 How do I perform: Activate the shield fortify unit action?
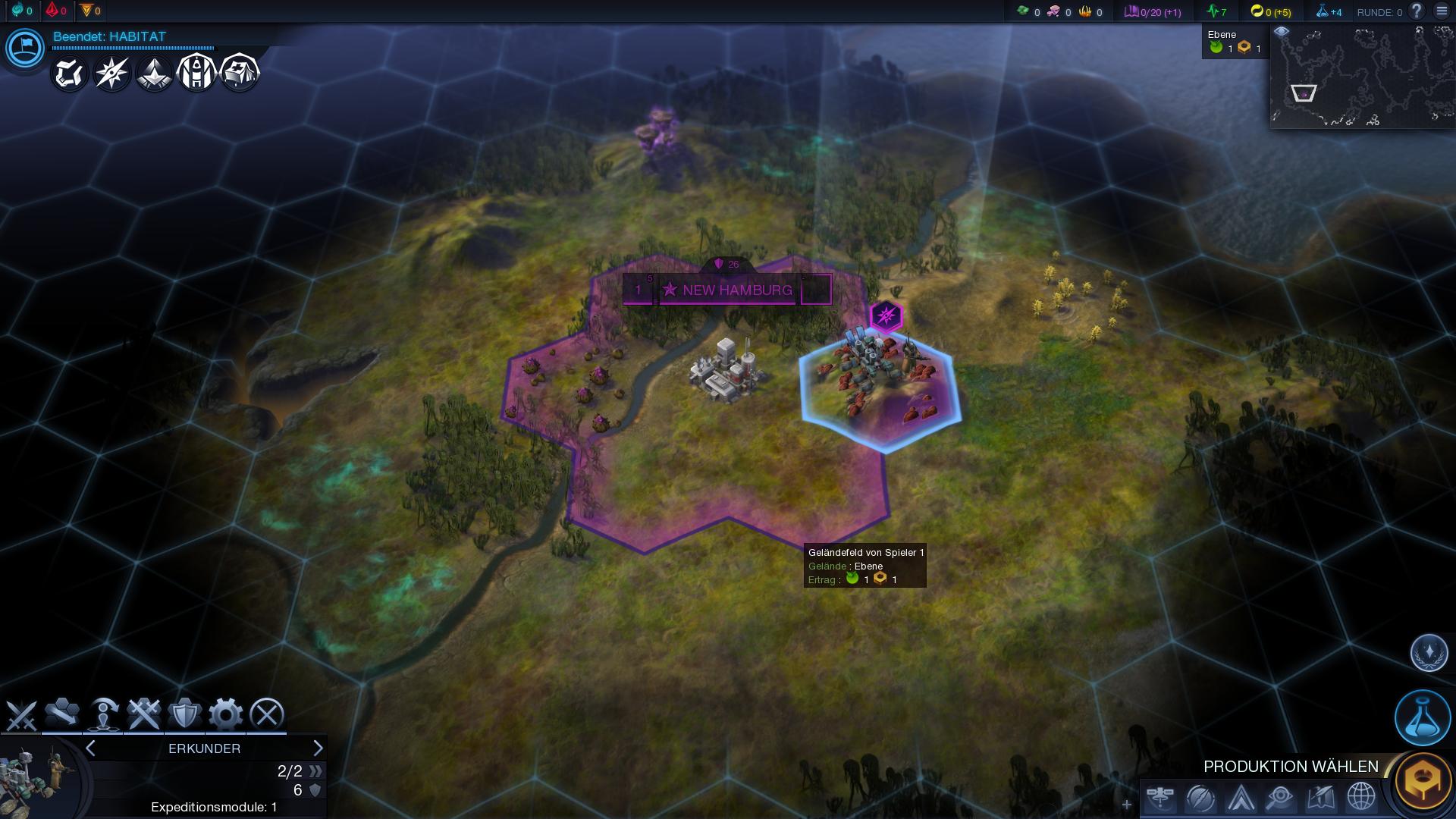click(x=184, y=714)
